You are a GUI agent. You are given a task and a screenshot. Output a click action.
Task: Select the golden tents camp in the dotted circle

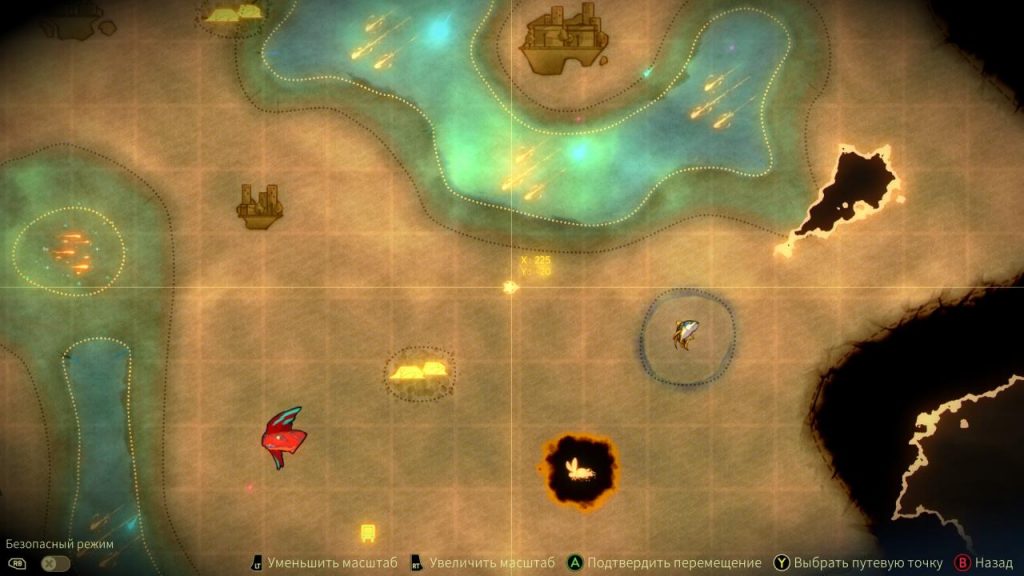coord(420,373)
